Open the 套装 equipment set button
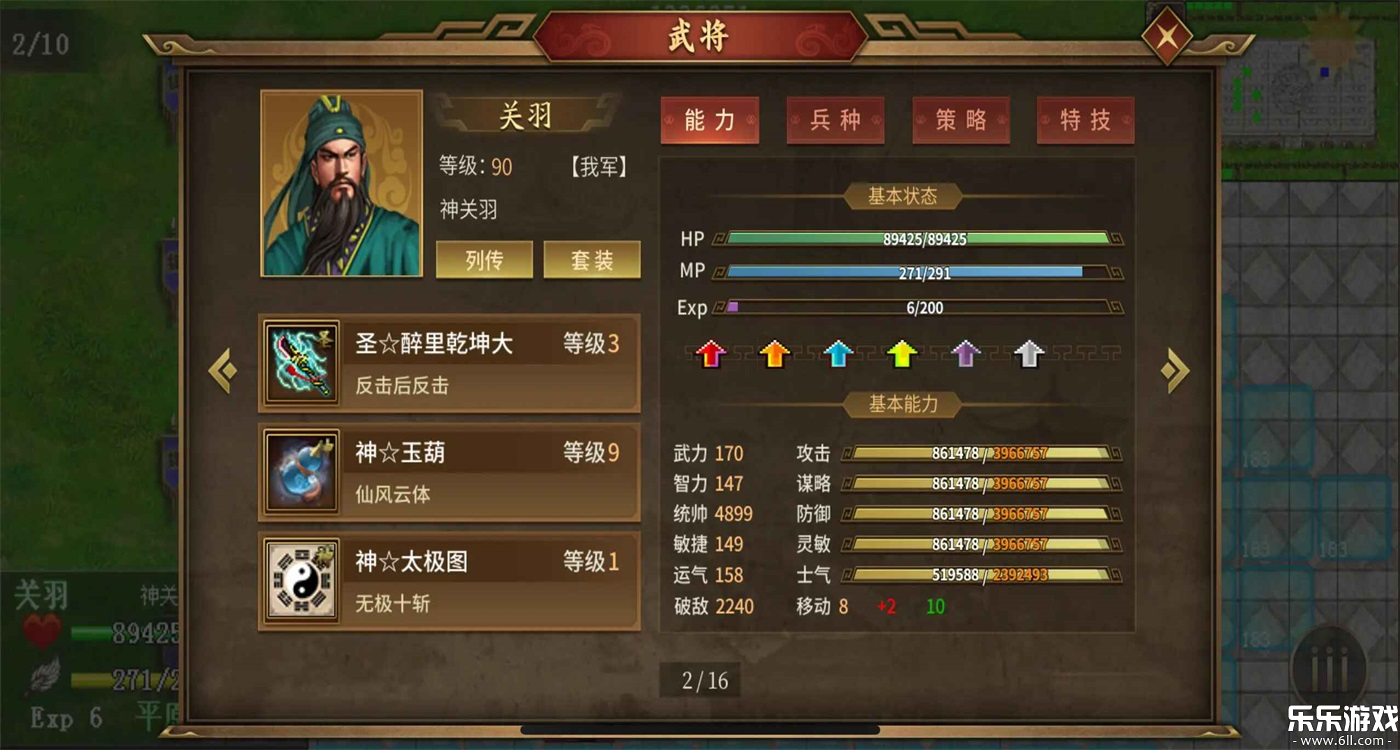The height and width of the screenshot is (750, 1400). click(x=591, y=259)
